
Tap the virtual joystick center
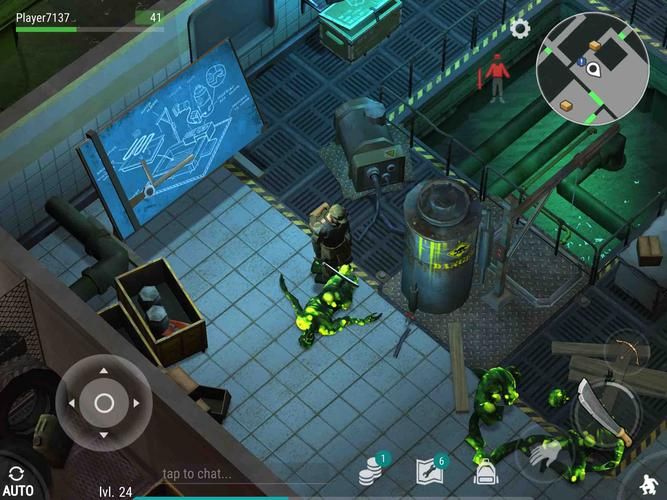coord(104,403)
